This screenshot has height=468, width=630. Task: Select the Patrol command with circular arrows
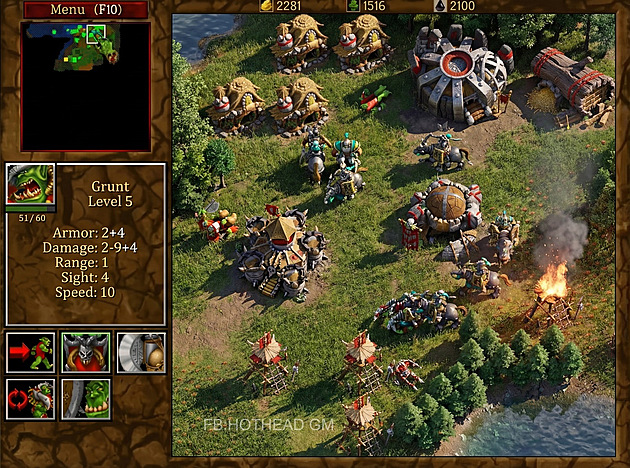pos(31,398)
